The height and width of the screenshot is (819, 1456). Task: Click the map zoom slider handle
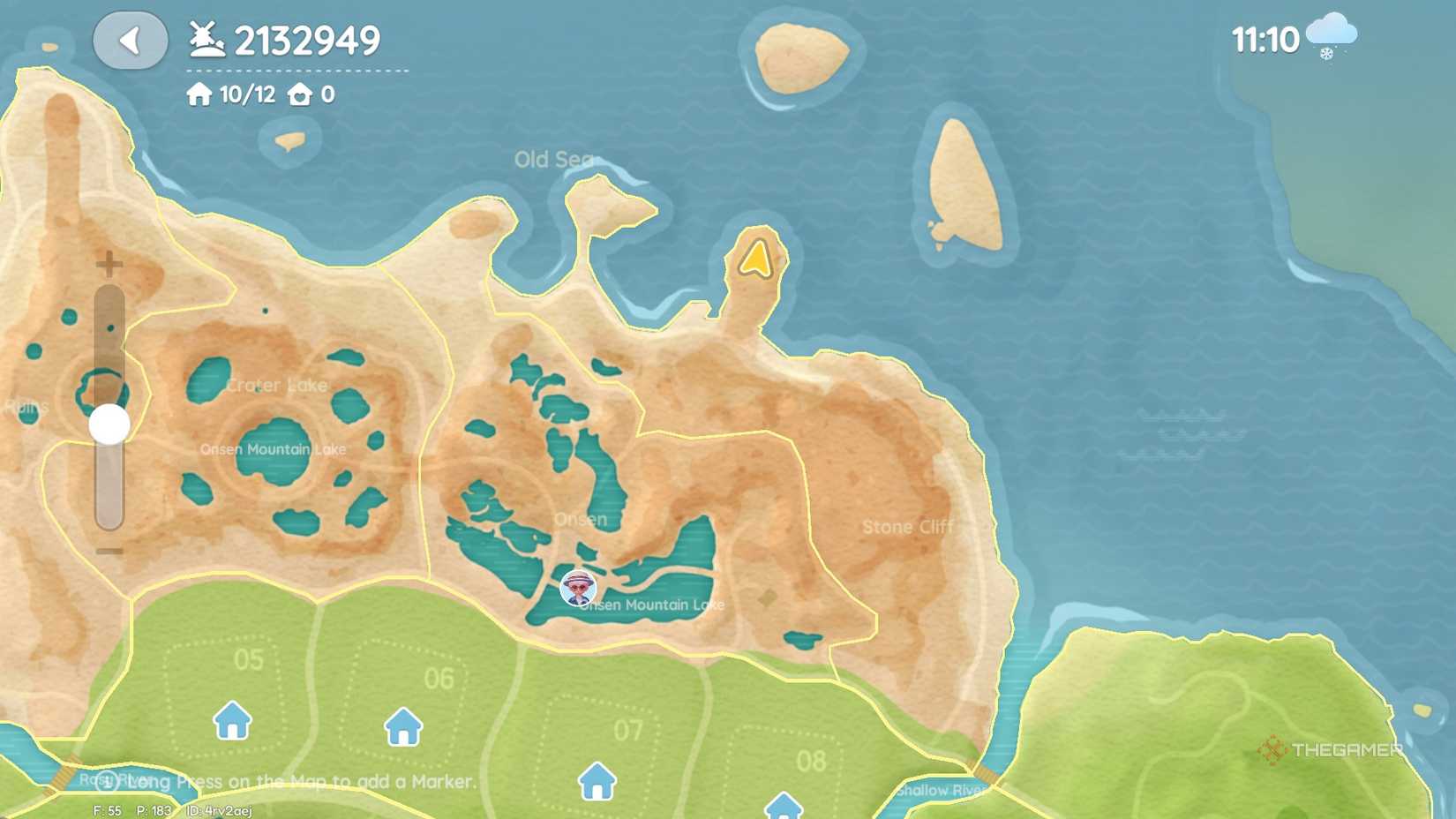point(108,425)
